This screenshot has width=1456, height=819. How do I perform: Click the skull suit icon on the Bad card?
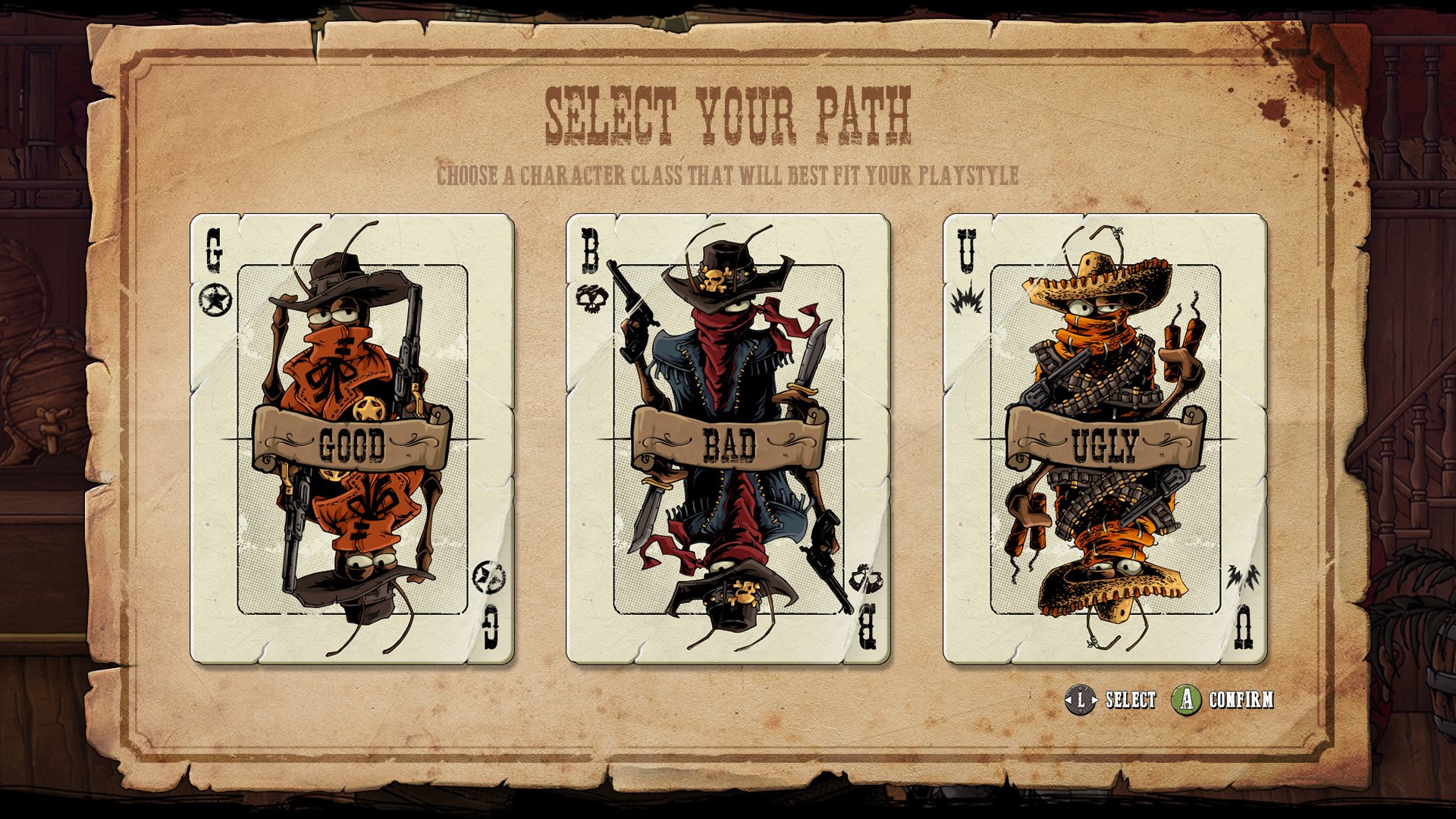(593, 297)
